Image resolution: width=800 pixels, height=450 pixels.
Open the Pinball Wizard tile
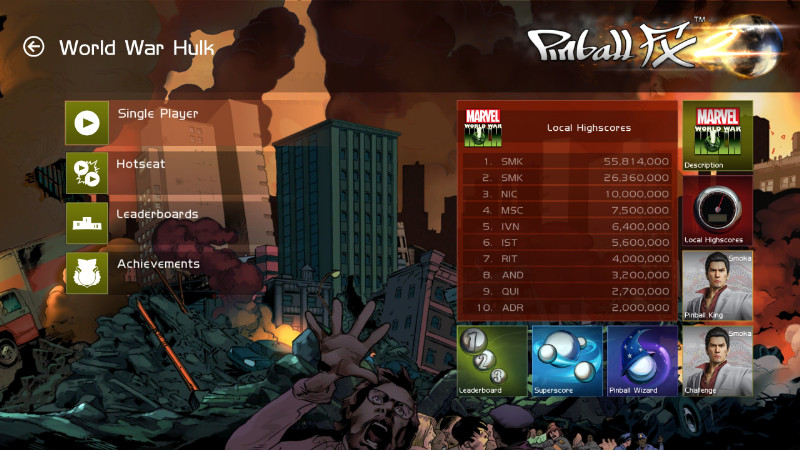pos(642,360)
